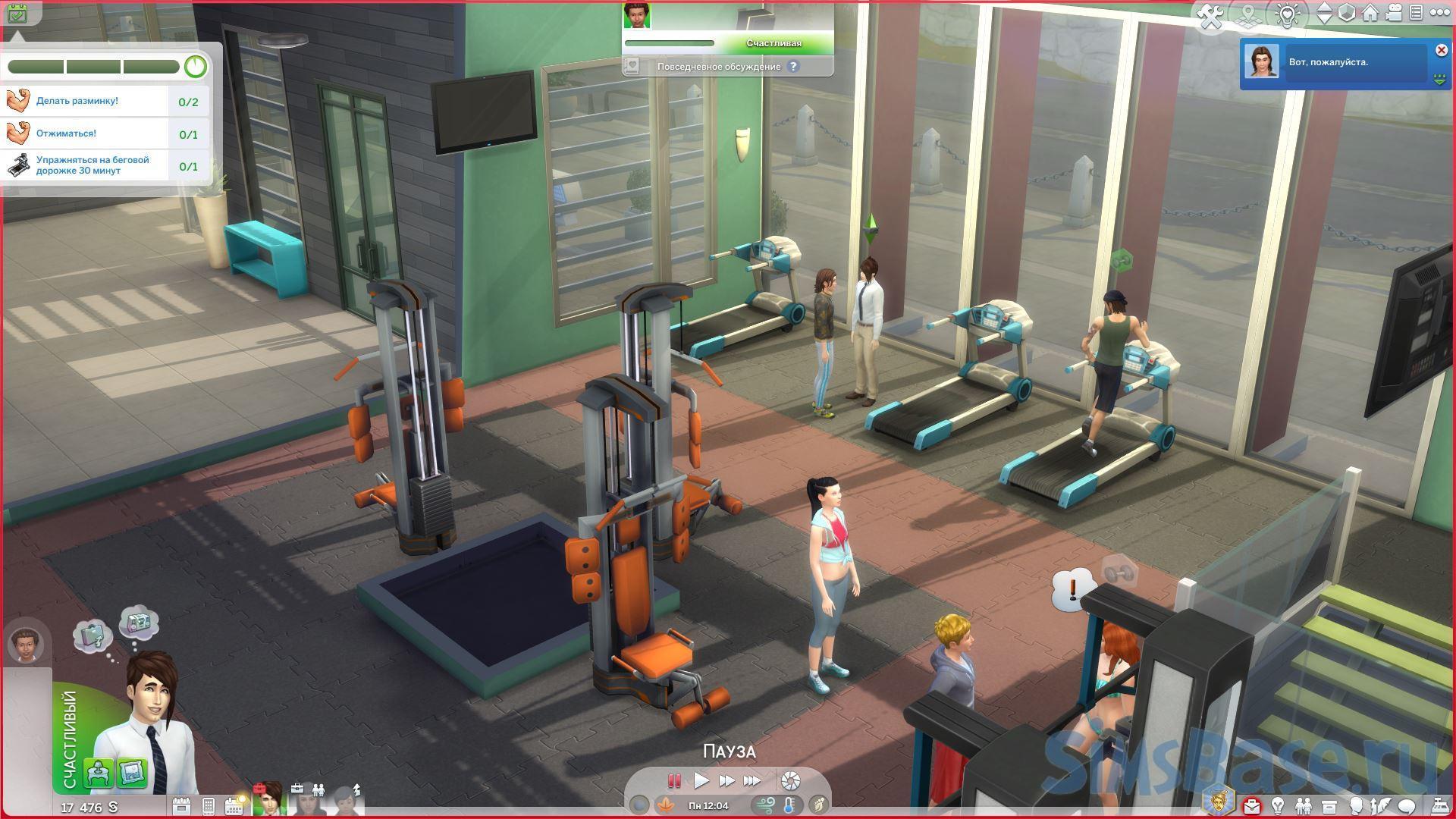
Task: Pause the game with red pause button
Action: 673,780
